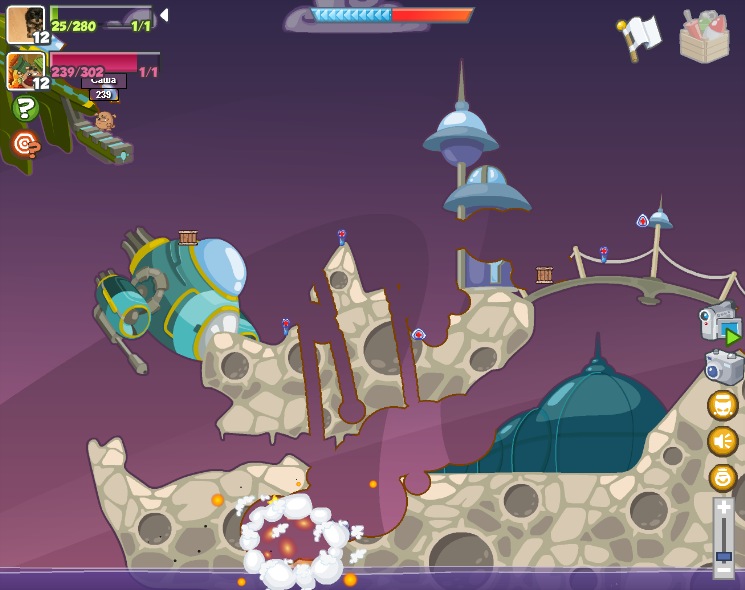
Task: Click the blue zoom slider handle
Action: (723, 555)
